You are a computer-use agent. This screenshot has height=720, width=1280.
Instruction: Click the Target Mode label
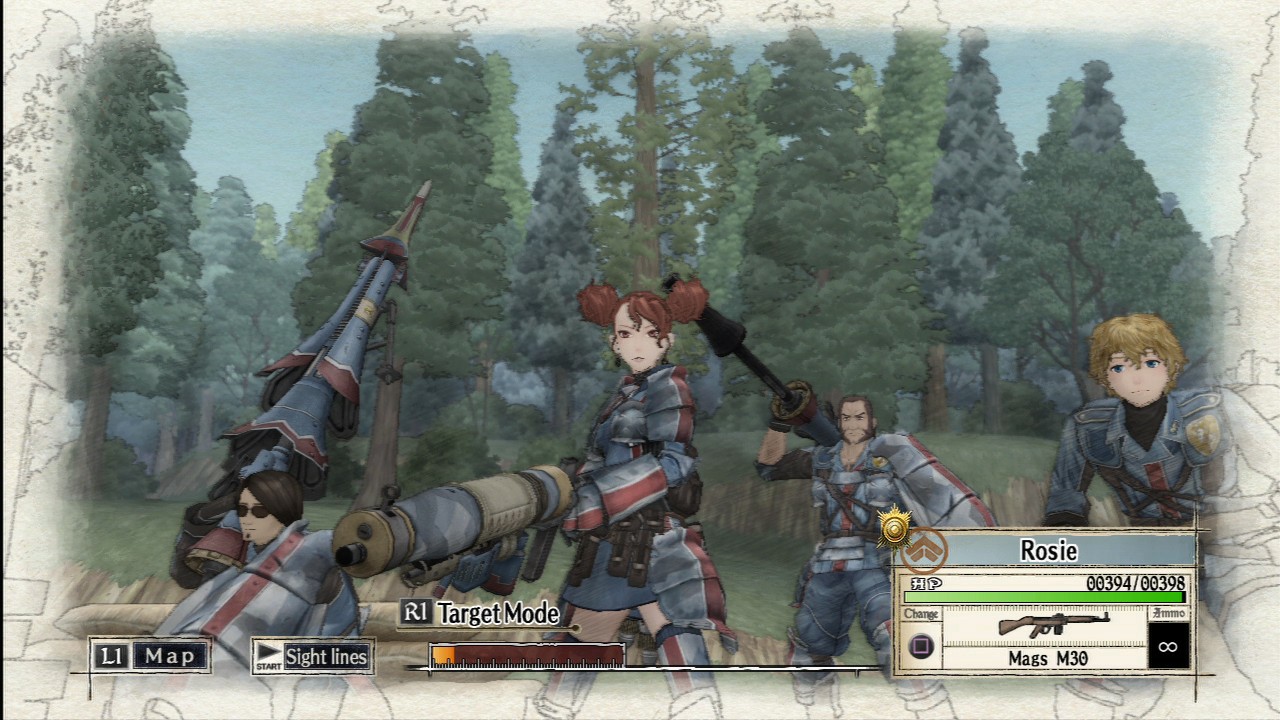(500, 615)
